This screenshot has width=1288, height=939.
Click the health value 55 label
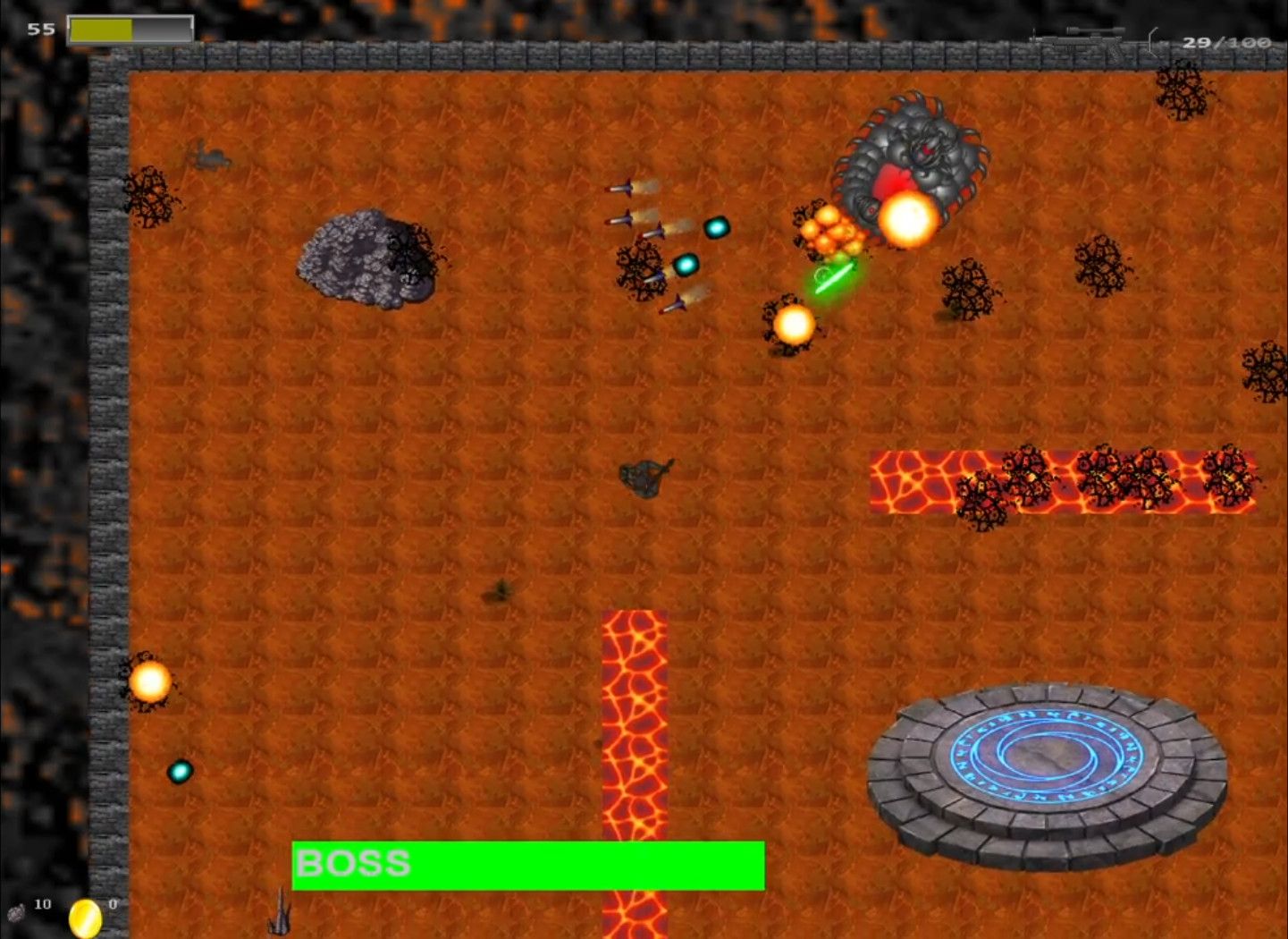pos(39,29)
